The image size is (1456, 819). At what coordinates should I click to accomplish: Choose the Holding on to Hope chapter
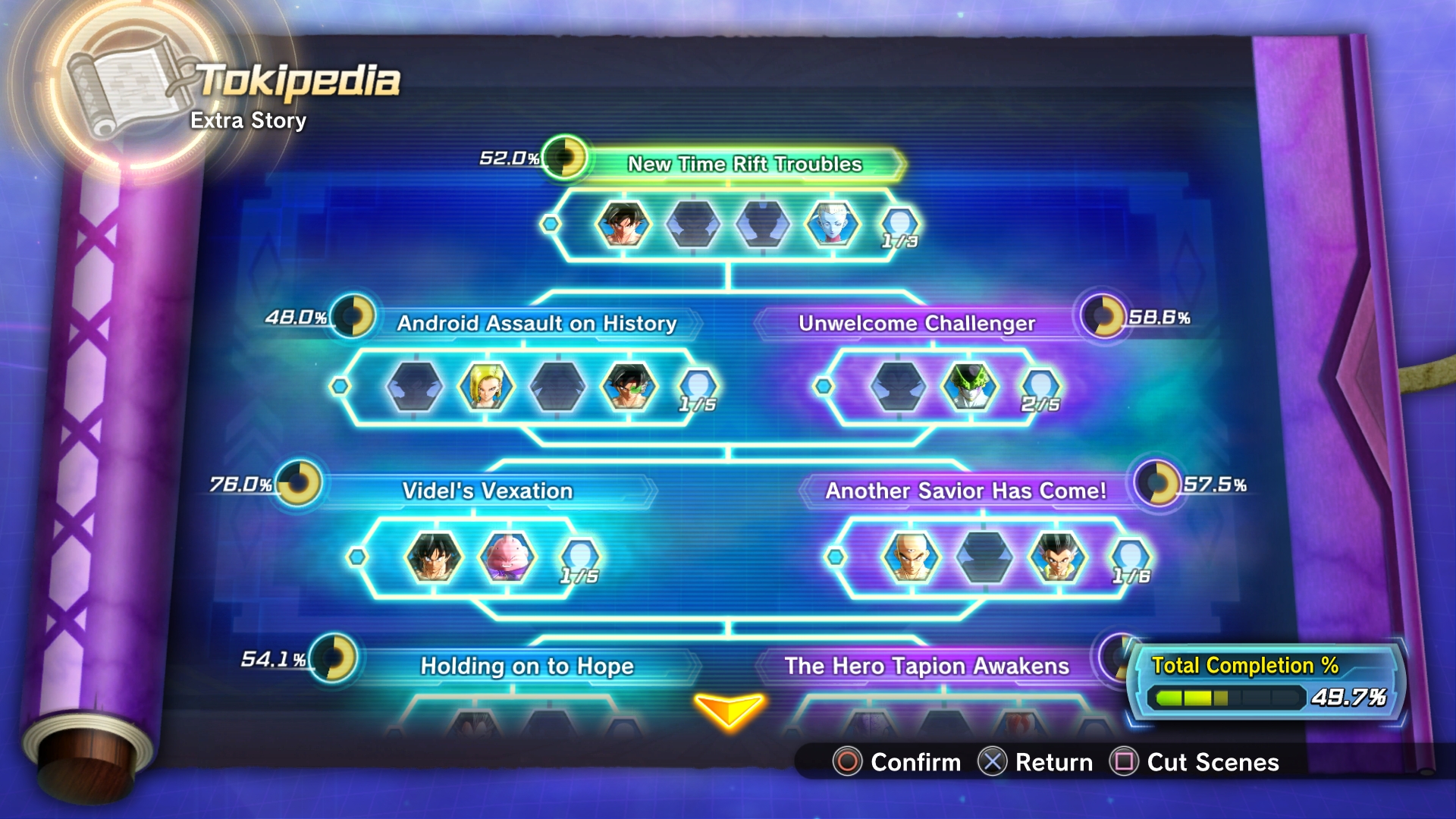pos(527,666)
